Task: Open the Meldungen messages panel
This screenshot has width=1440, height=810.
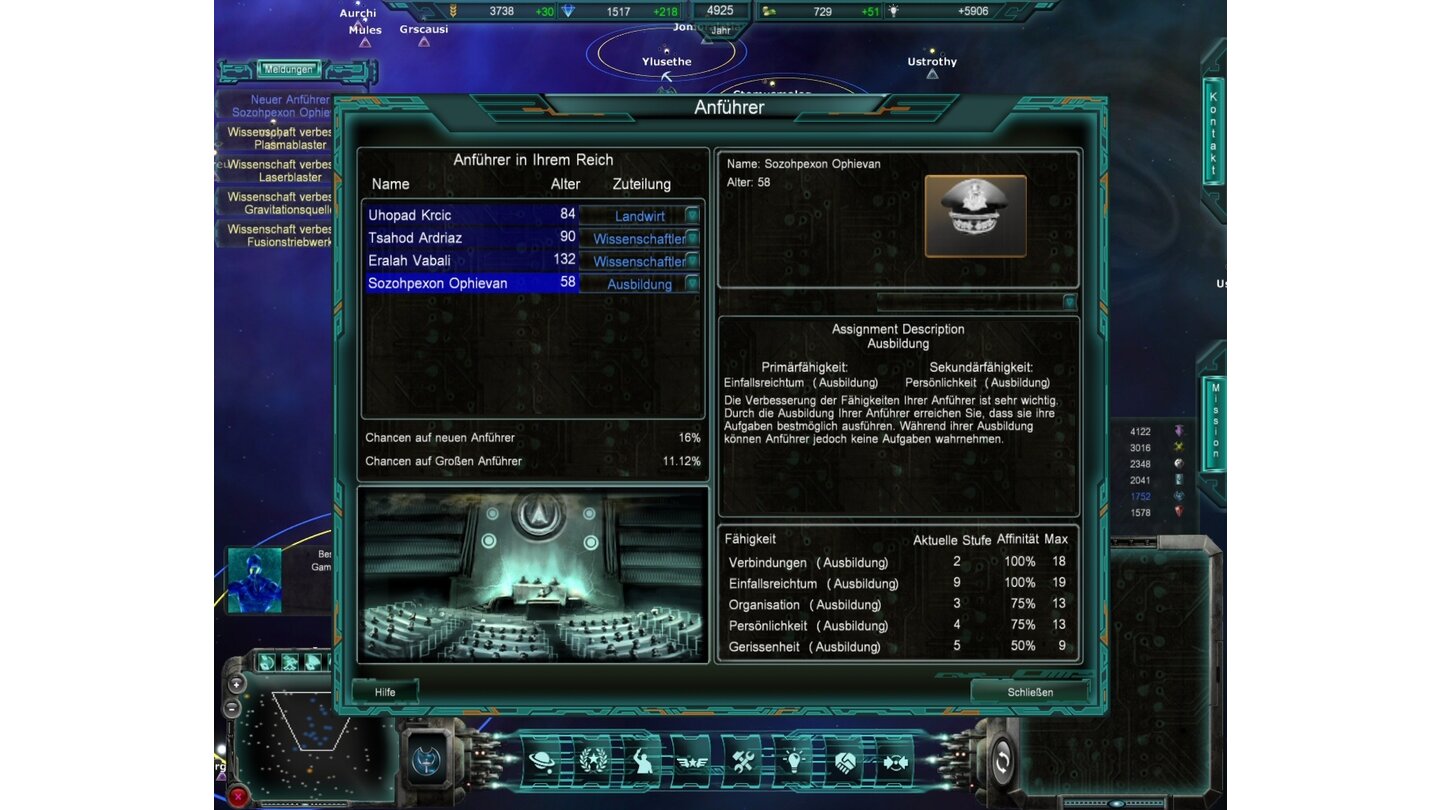Action: click(287, 68)
